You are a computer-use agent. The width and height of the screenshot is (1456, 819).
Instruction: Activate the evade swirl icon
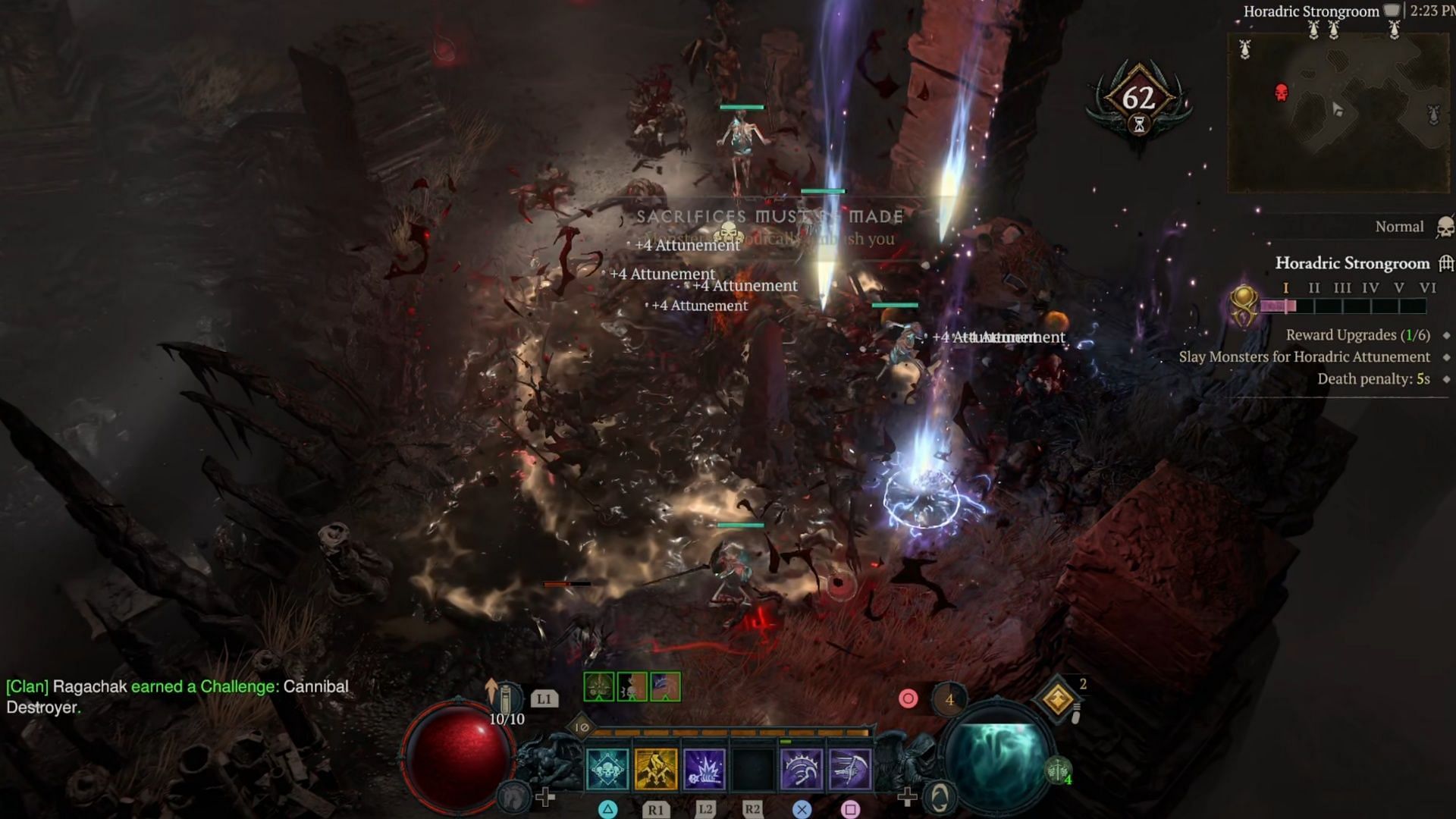[940, 797]
